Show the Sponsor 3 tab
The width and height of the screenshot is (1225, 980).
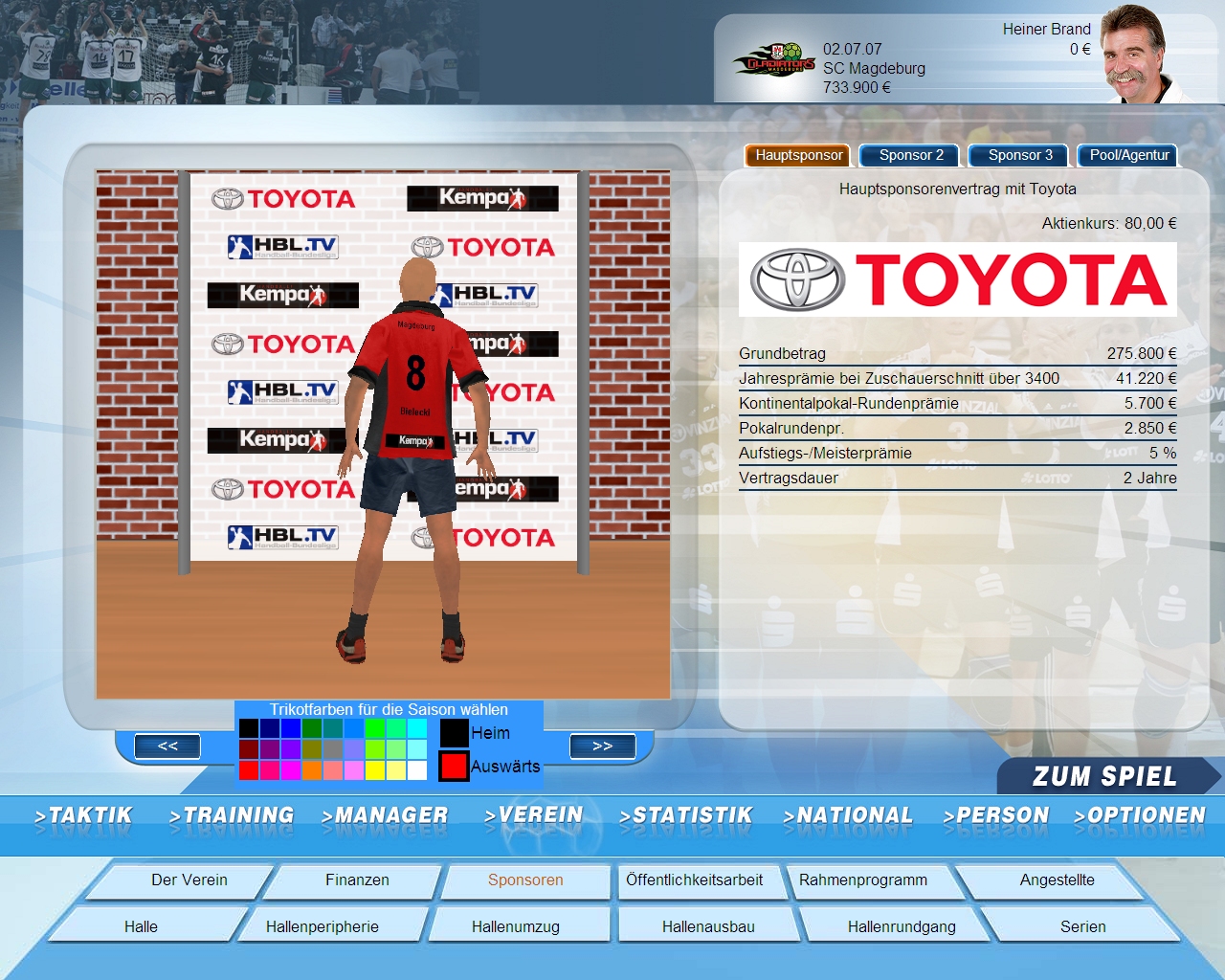click(x=1019, y=155)
